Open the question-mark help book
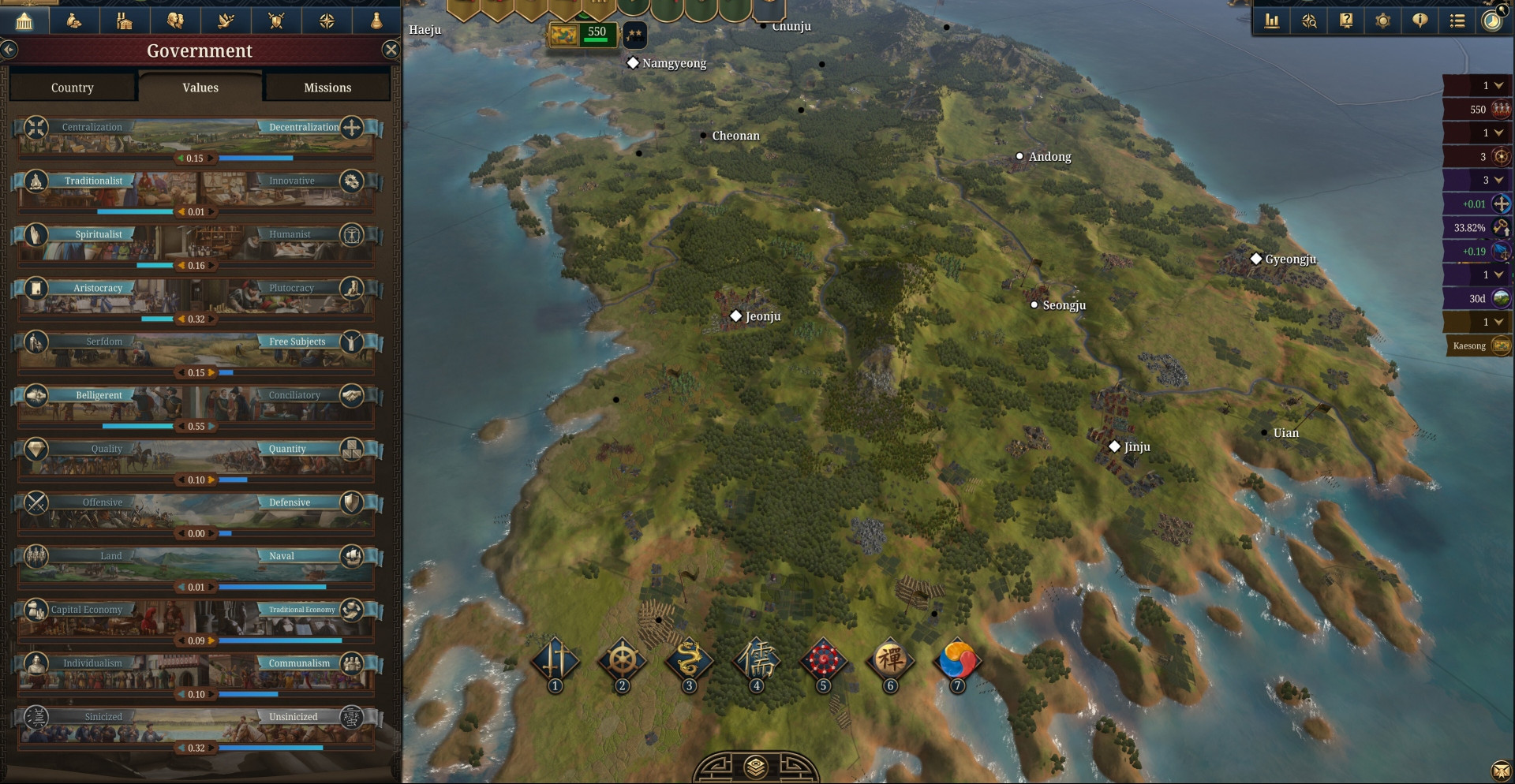 [1346, 21]
